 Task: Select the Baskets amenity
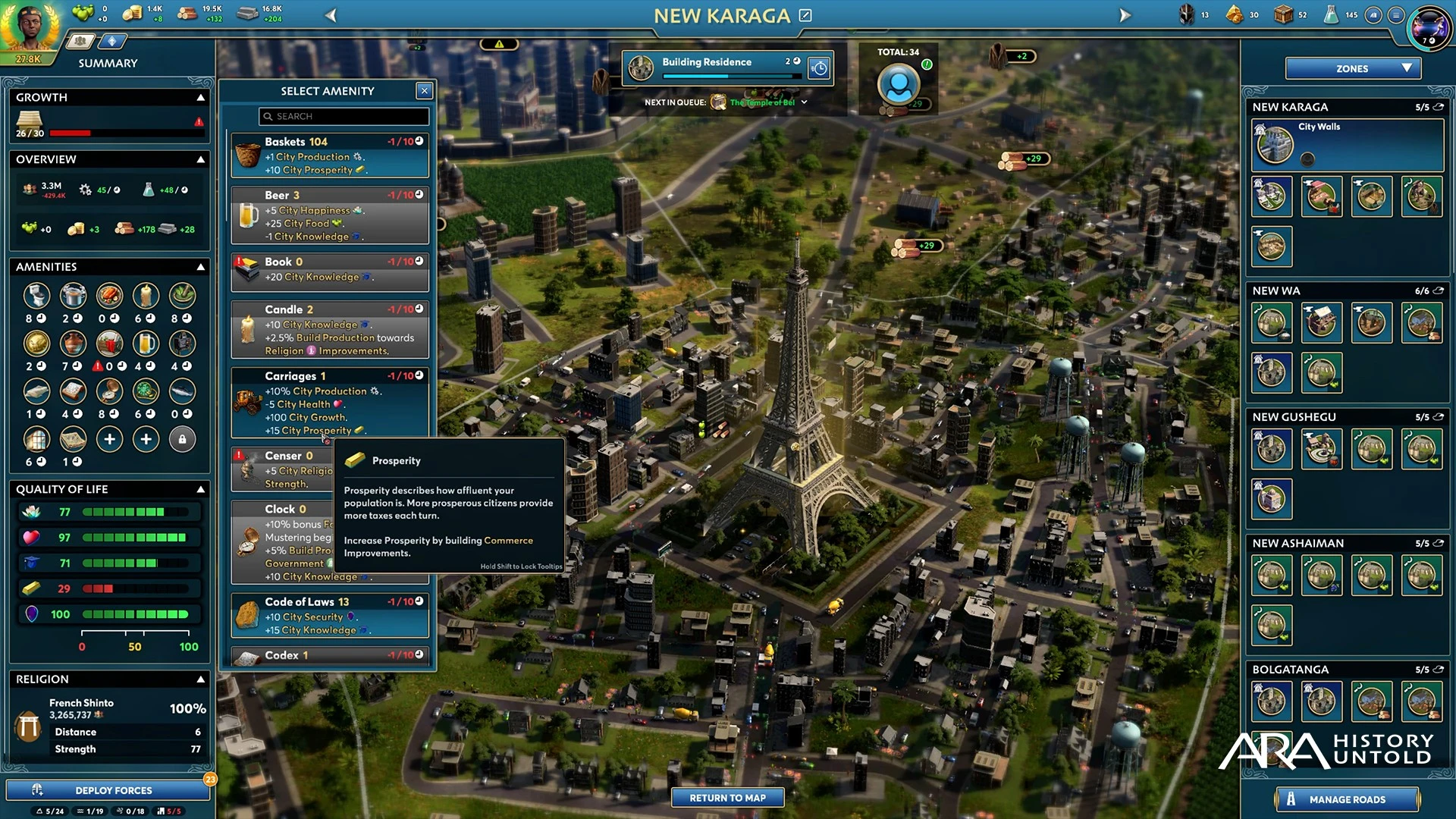pyautogui.click(x=330, y=155)
